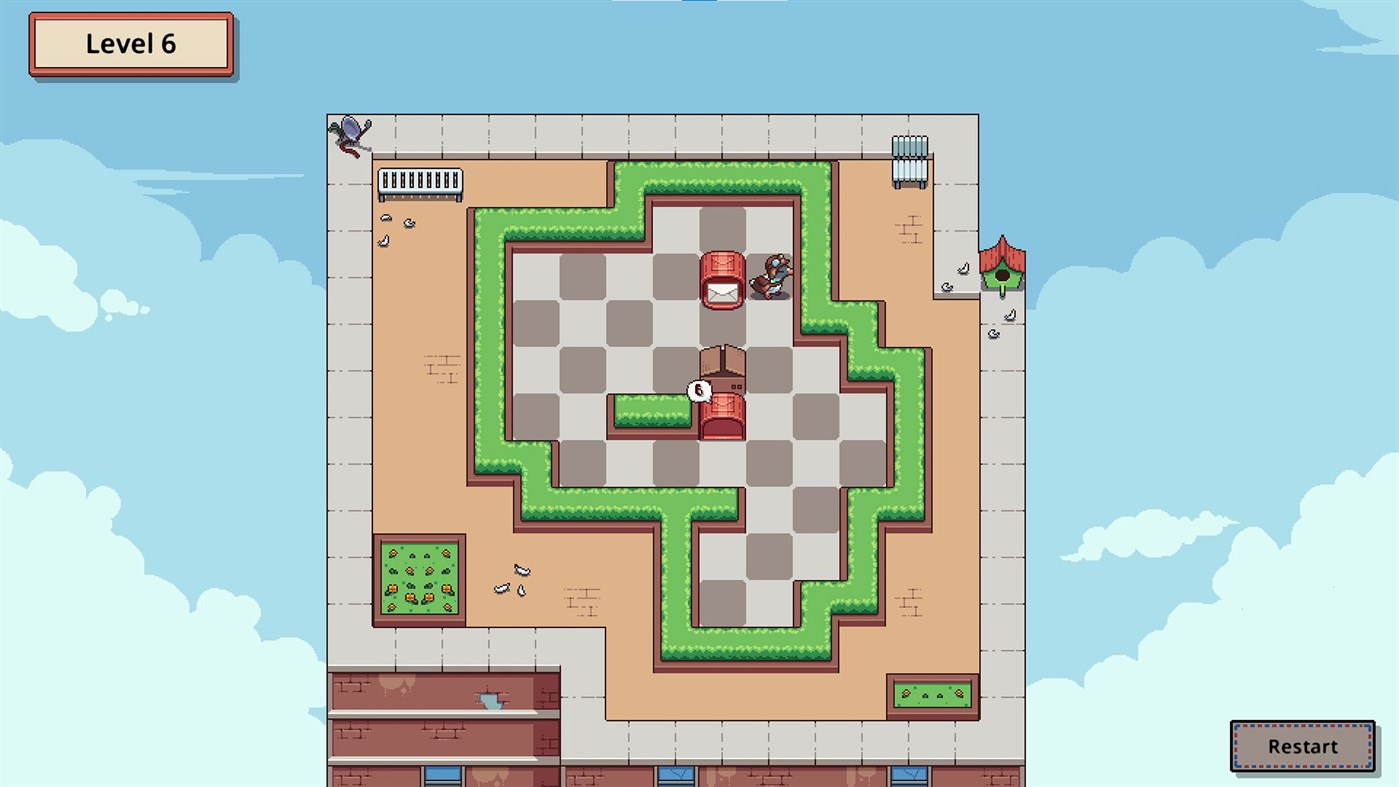This screenshot has height=787, width=1399.
Task: Open the red door below the trapdoor
Action: (x=722, y=420)
